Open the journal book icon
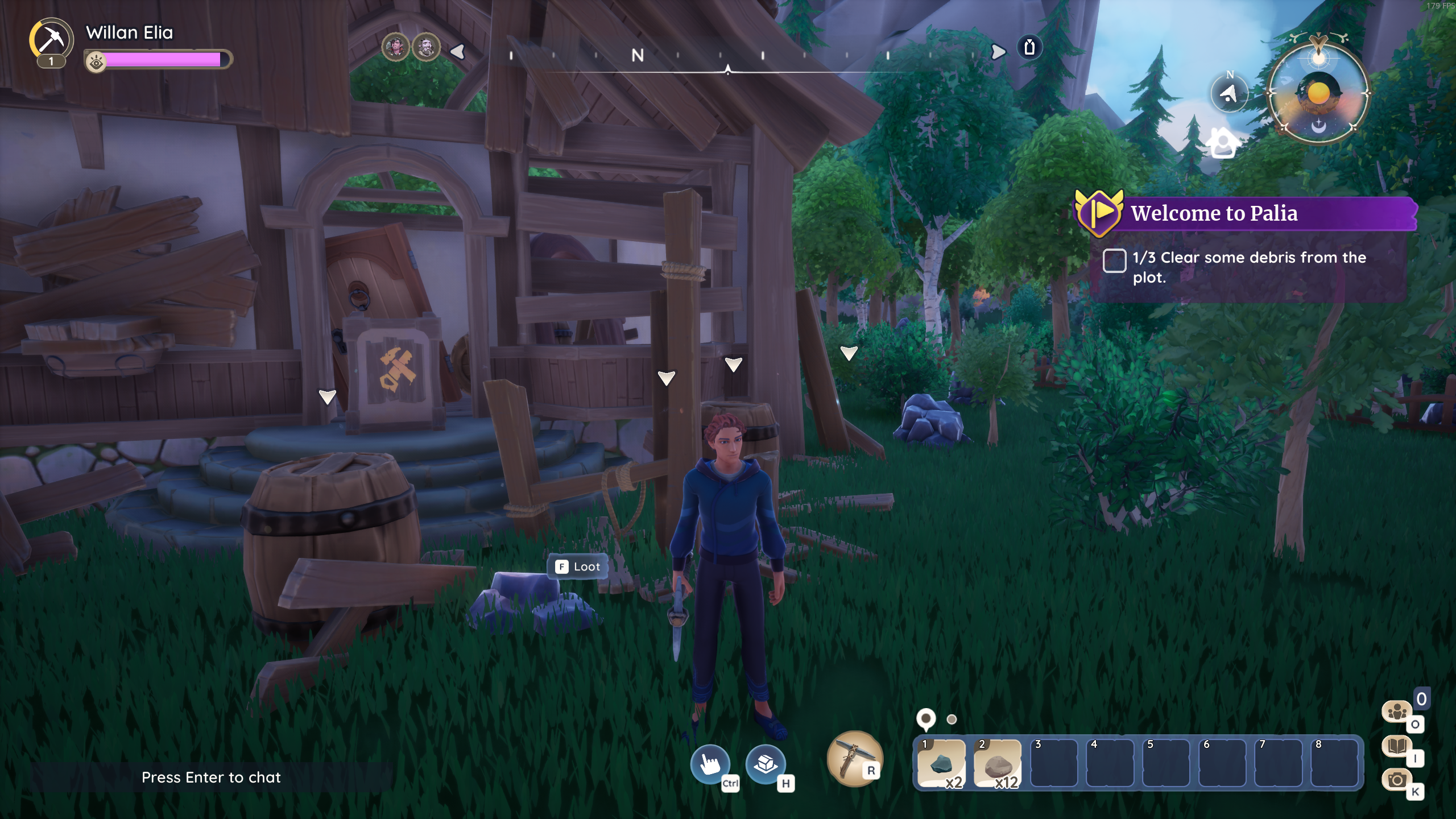This screenshot has width=1456, height=819. coord(1397,746)
